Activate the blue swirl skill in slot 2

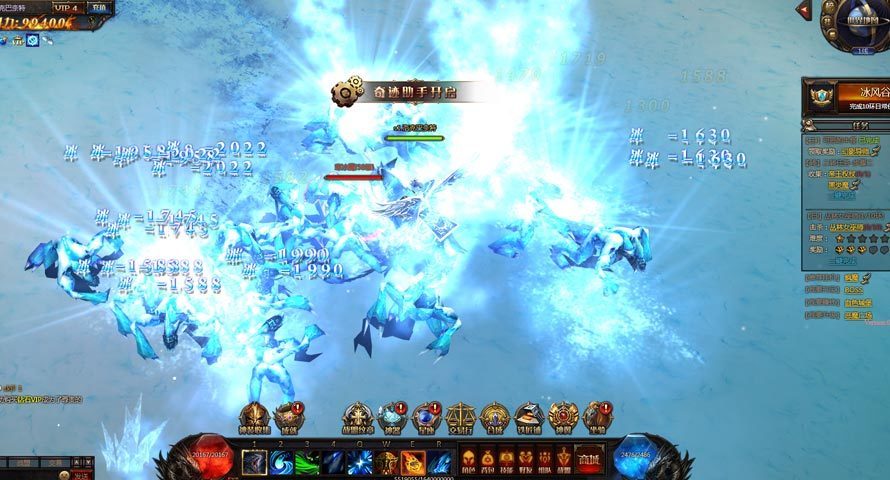281,462
